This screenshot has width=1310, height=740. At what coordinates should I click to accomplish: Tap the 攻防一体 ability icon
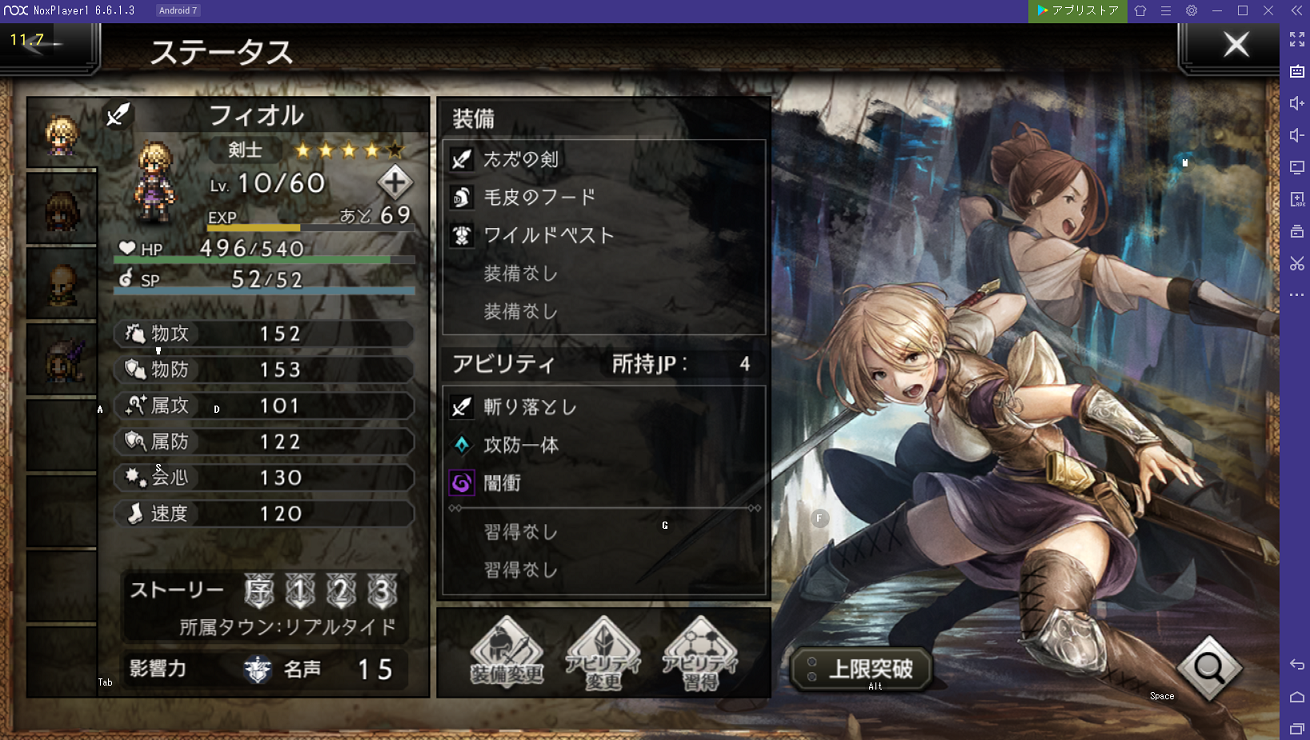point(460,445)
